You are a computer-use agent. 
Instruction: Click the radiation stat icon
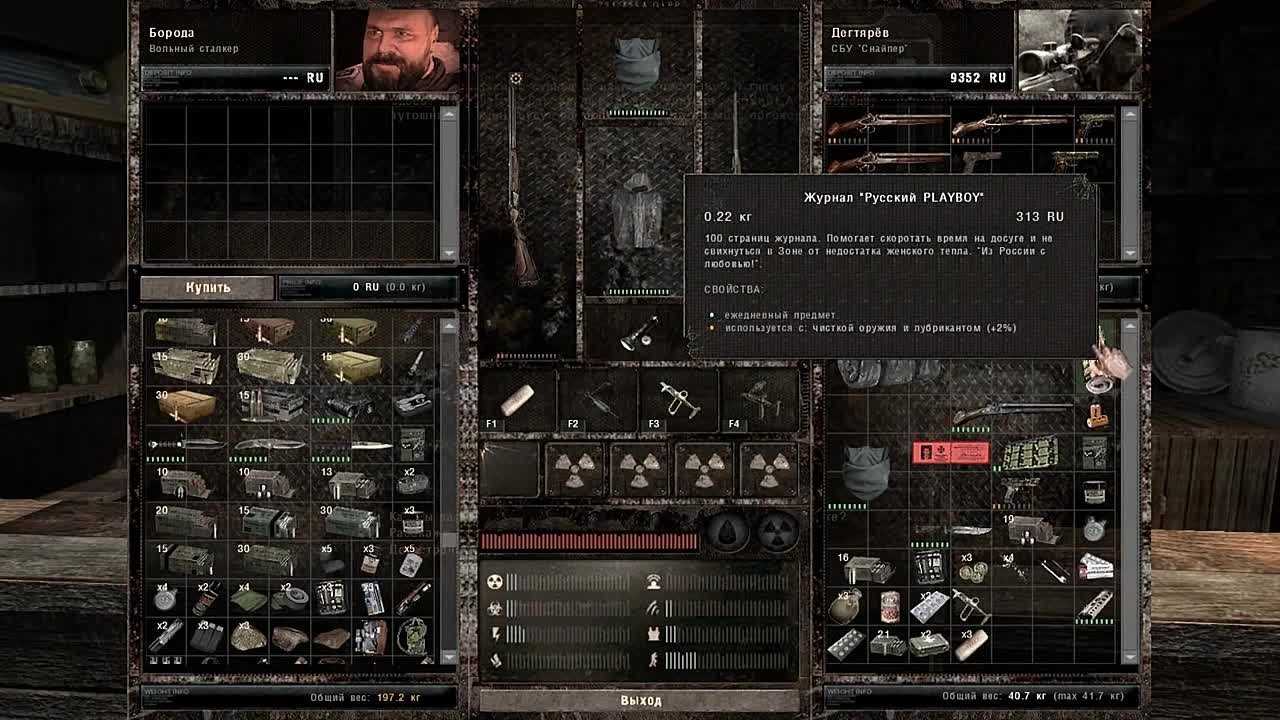point(494,582)
